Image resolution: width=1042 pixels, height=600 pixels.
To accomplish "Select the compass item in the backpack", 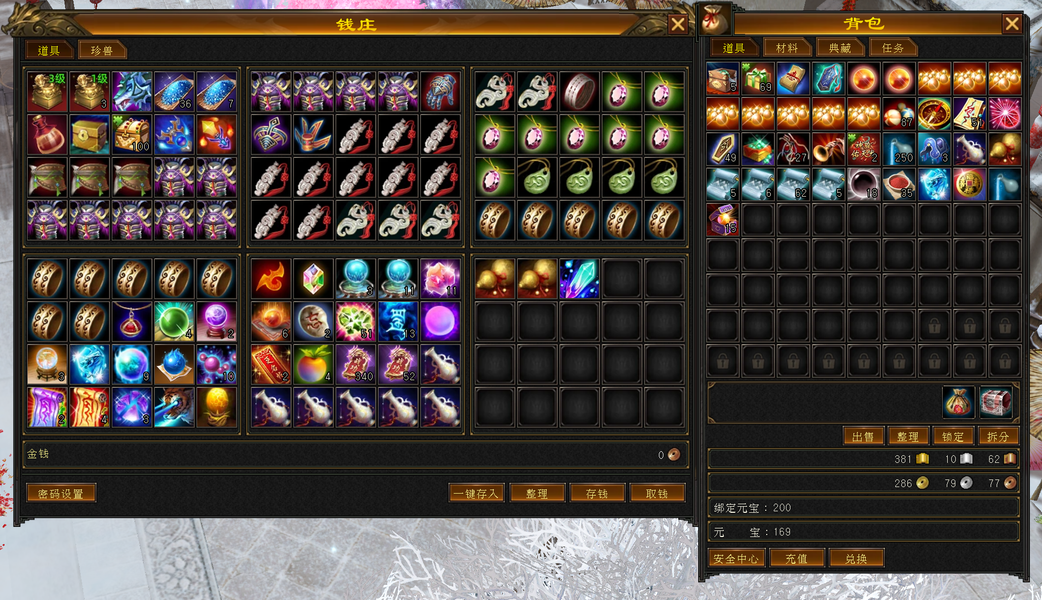I will coord(935,113).
